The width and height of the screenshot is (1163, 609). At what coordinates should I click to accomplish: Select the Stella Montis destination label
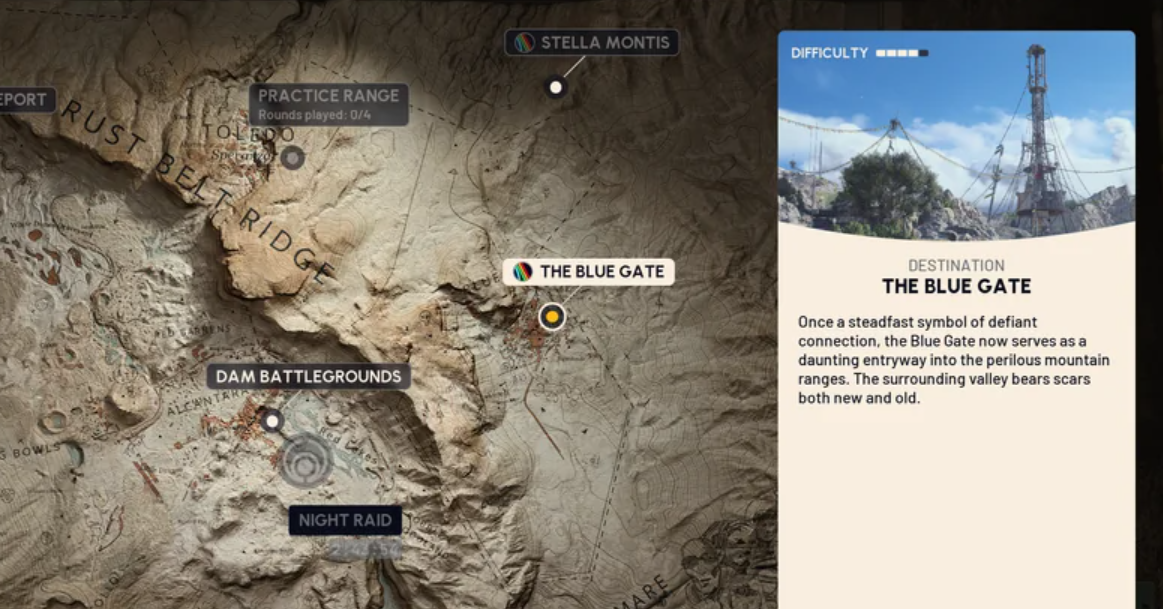tap(592, 43)
